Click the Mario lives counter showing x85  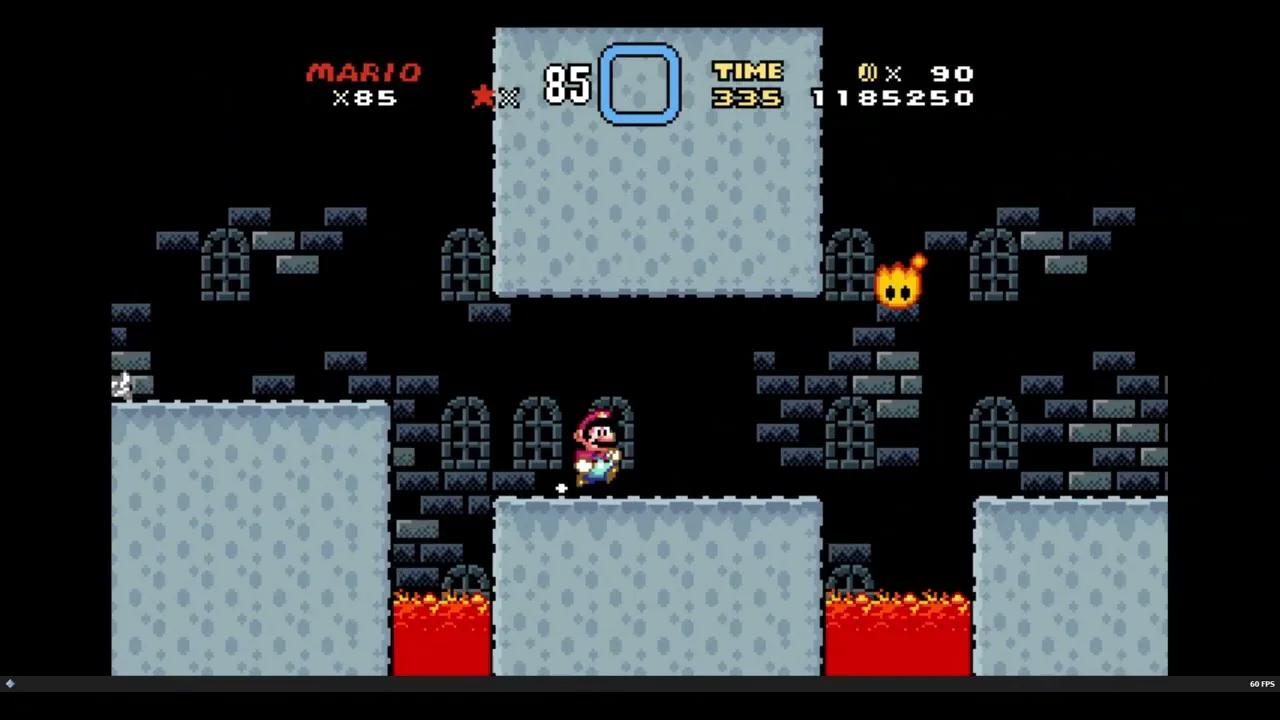click(363, 97)
